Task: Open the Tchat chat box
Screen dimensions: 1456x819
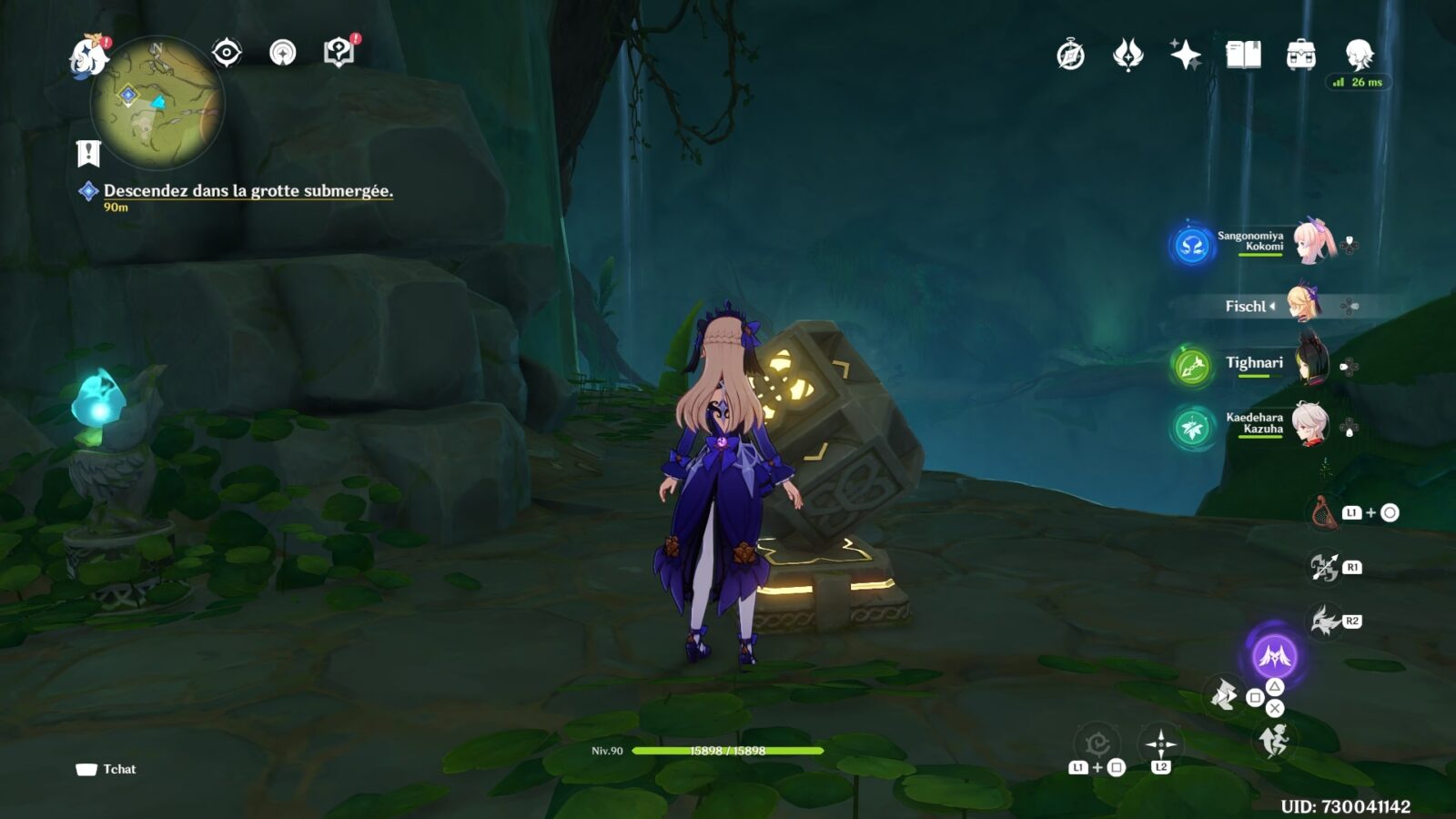Action: point(106,769)
